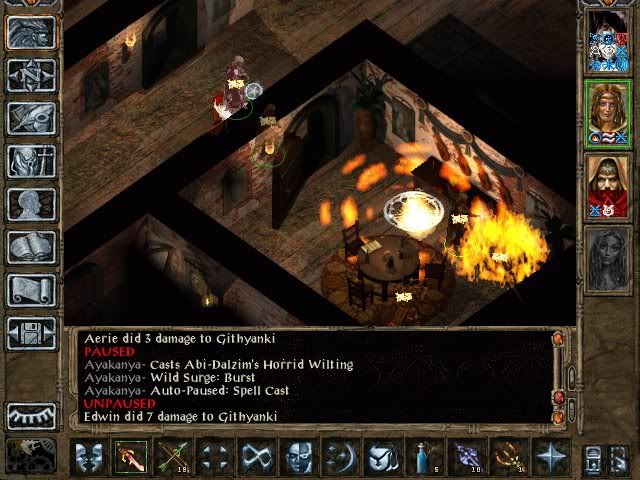Screen dimensions: 640x480
Task: Select the top party member portrait
Action: point(608,40)
